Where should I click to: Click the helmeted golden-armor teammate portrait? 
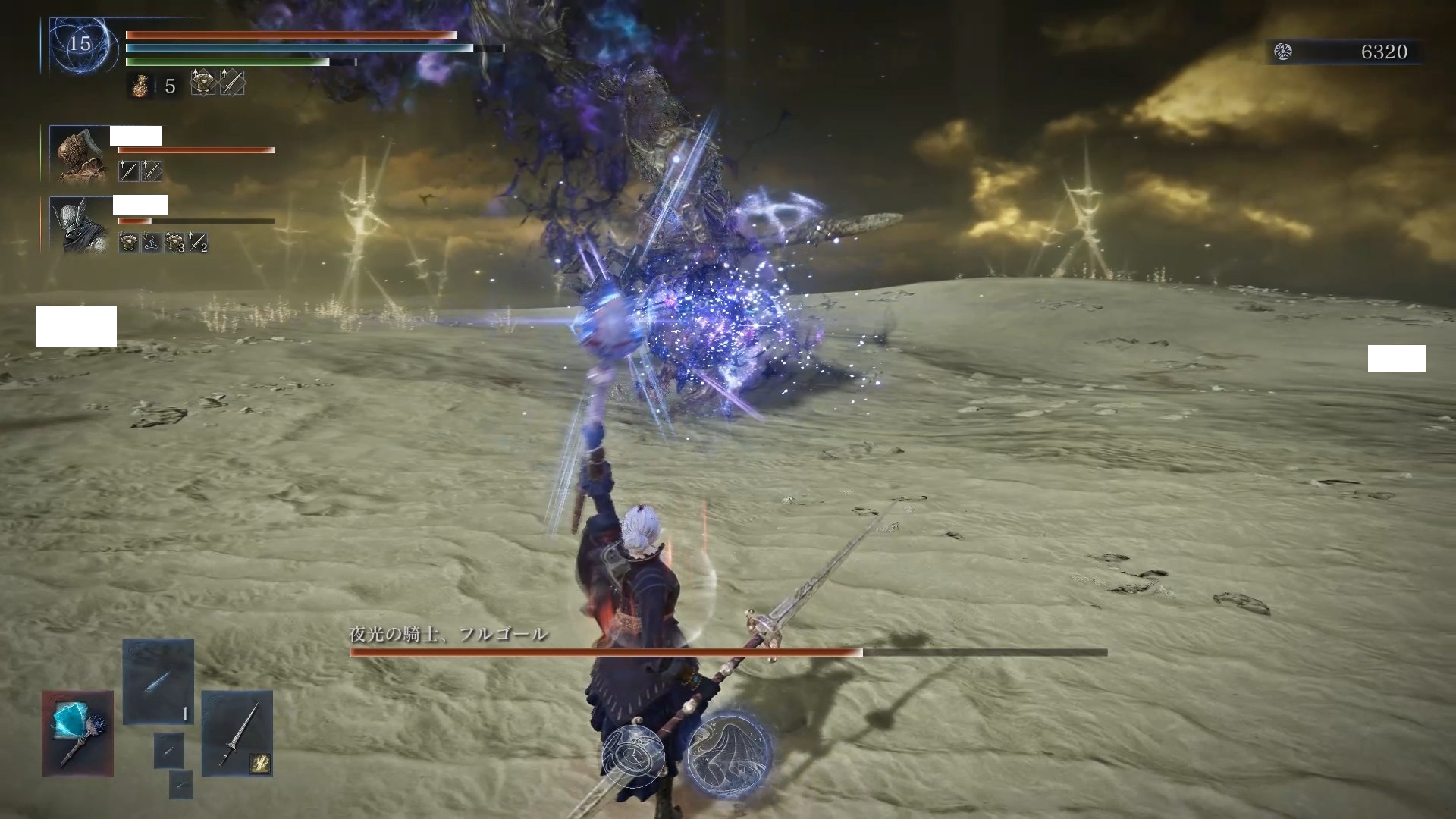point(80,154)
